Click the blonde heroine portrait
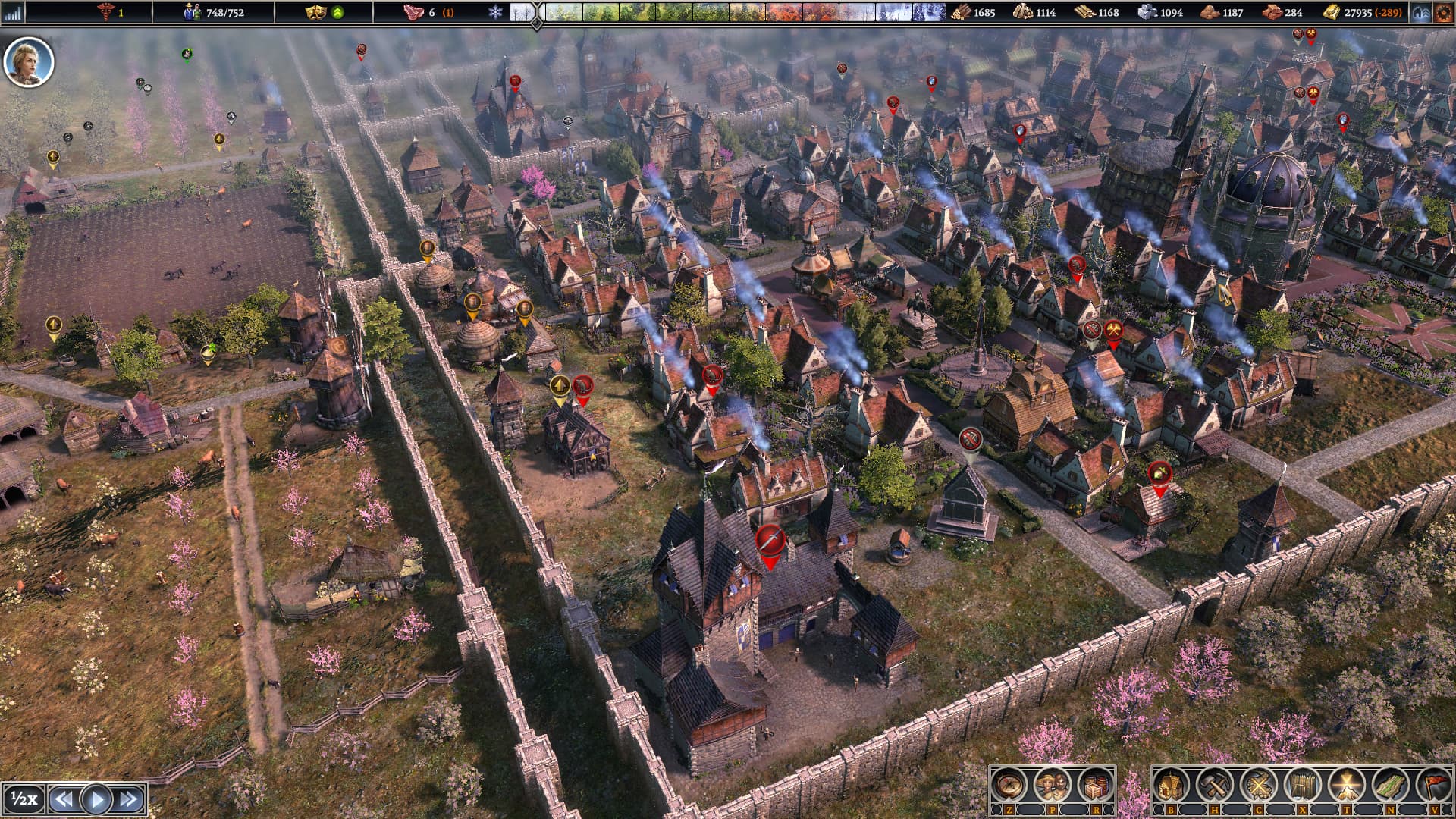The image size is (1456, 819). (29, 62)
